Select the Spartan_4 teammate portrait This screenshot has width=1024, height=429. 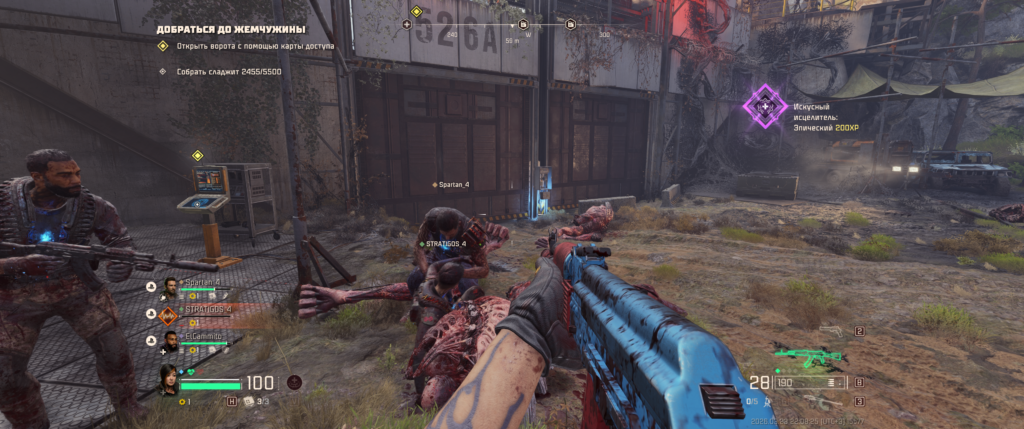pos(168,287)
